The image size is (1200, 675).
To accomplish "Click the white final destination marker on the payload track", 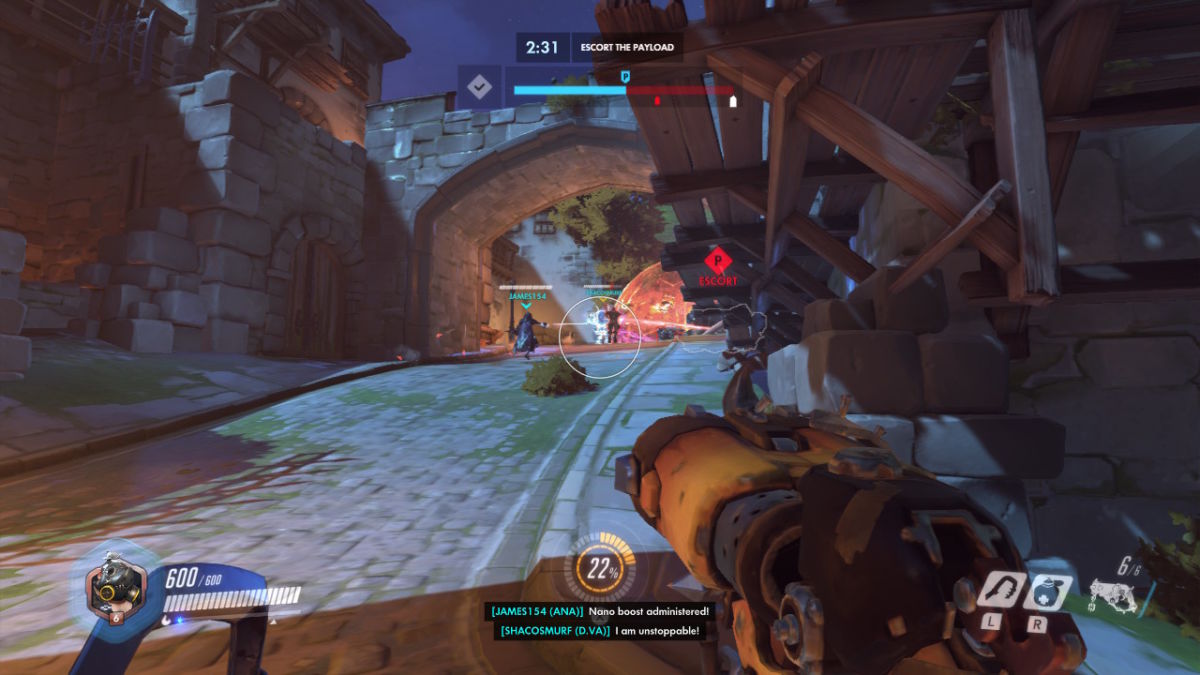I will click(732, 100).
